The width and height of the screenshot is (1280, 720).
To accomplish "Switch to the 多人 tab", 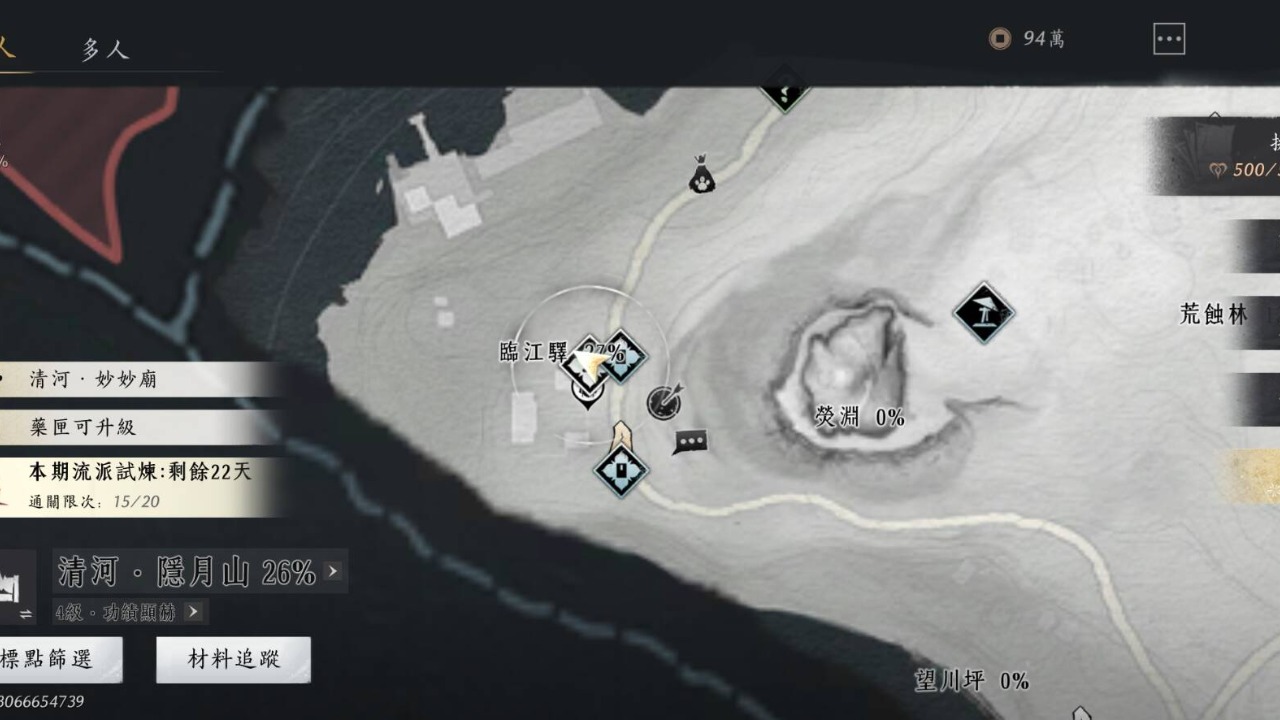I will [x=105, y=49].
